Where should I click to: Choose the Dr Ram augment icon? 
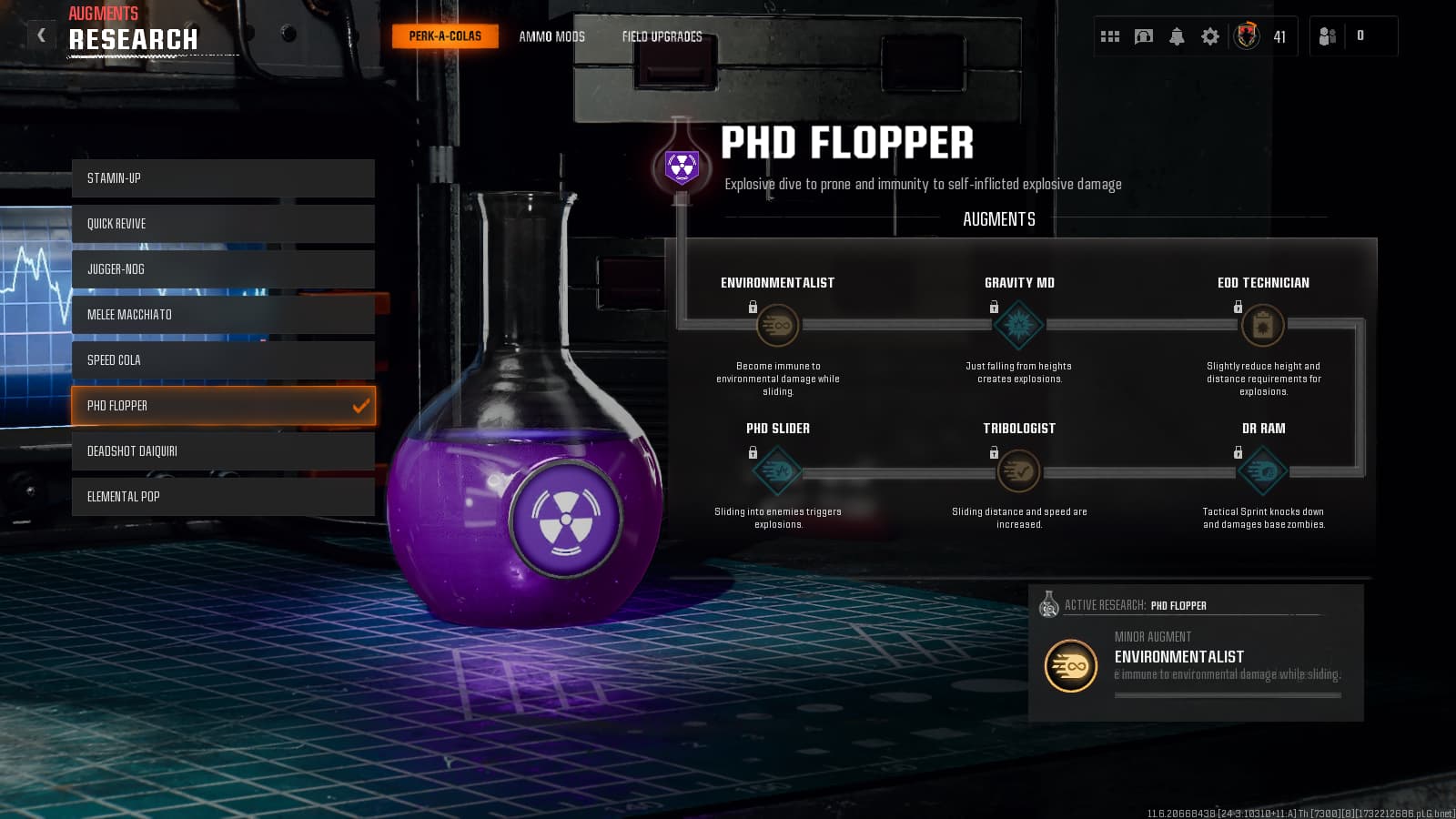1263,470
